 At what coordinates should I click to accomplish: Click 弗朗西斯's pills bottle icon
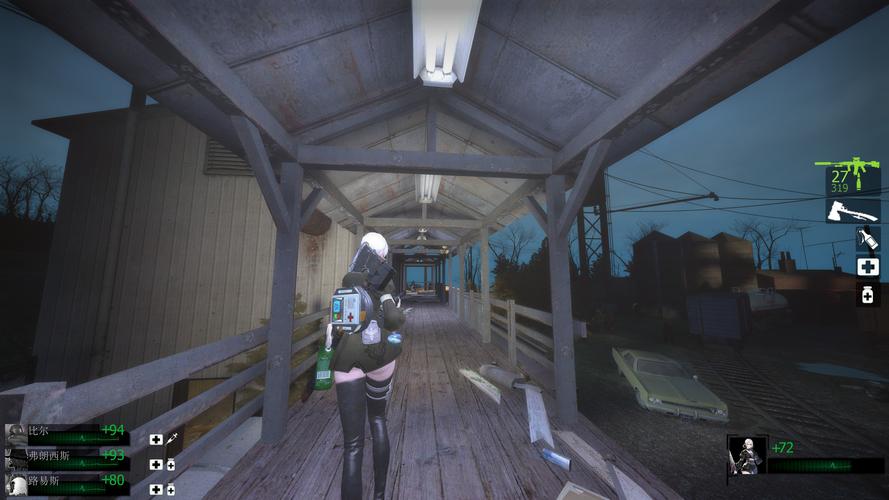click(171, 465)
